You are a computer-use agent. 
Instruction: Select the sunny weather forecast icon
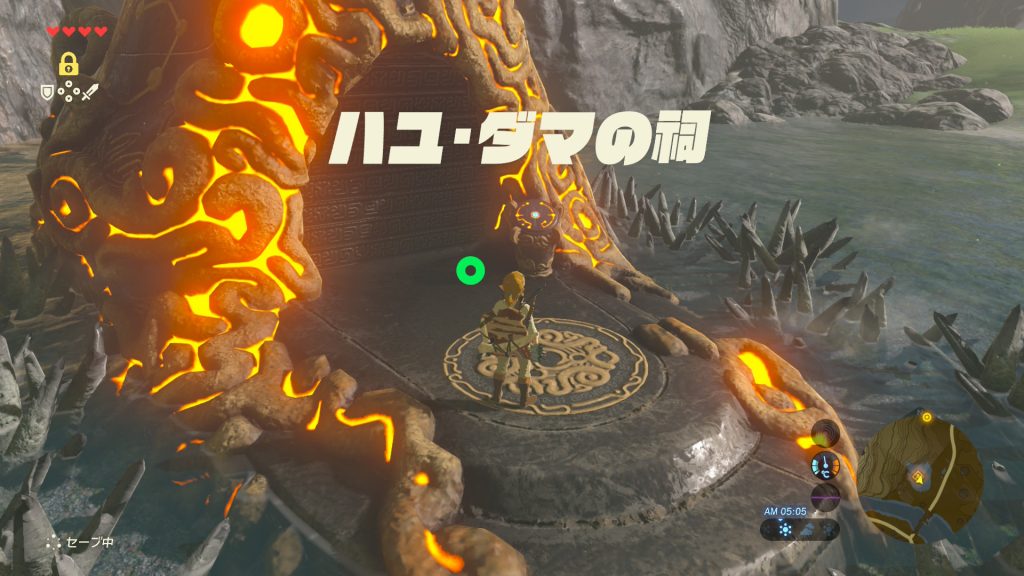783,528
